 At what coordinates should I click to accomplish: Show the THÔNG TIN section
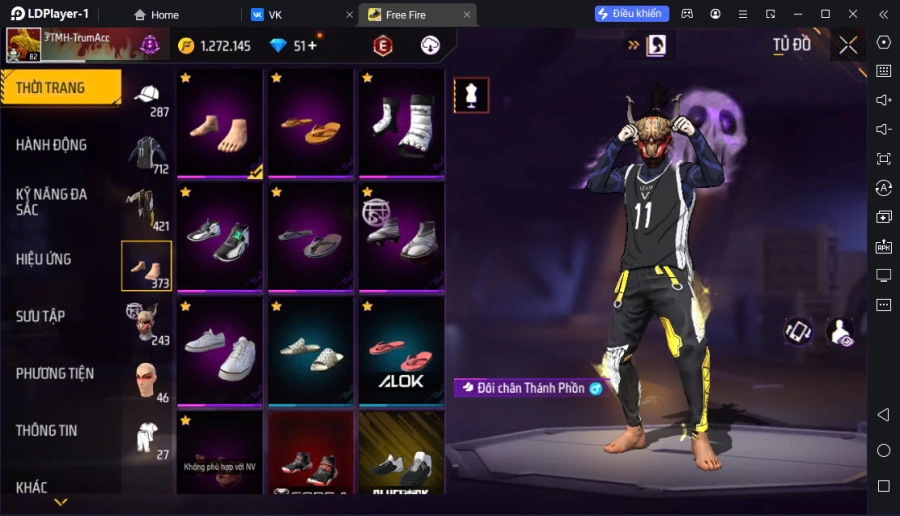click(46, 430)
